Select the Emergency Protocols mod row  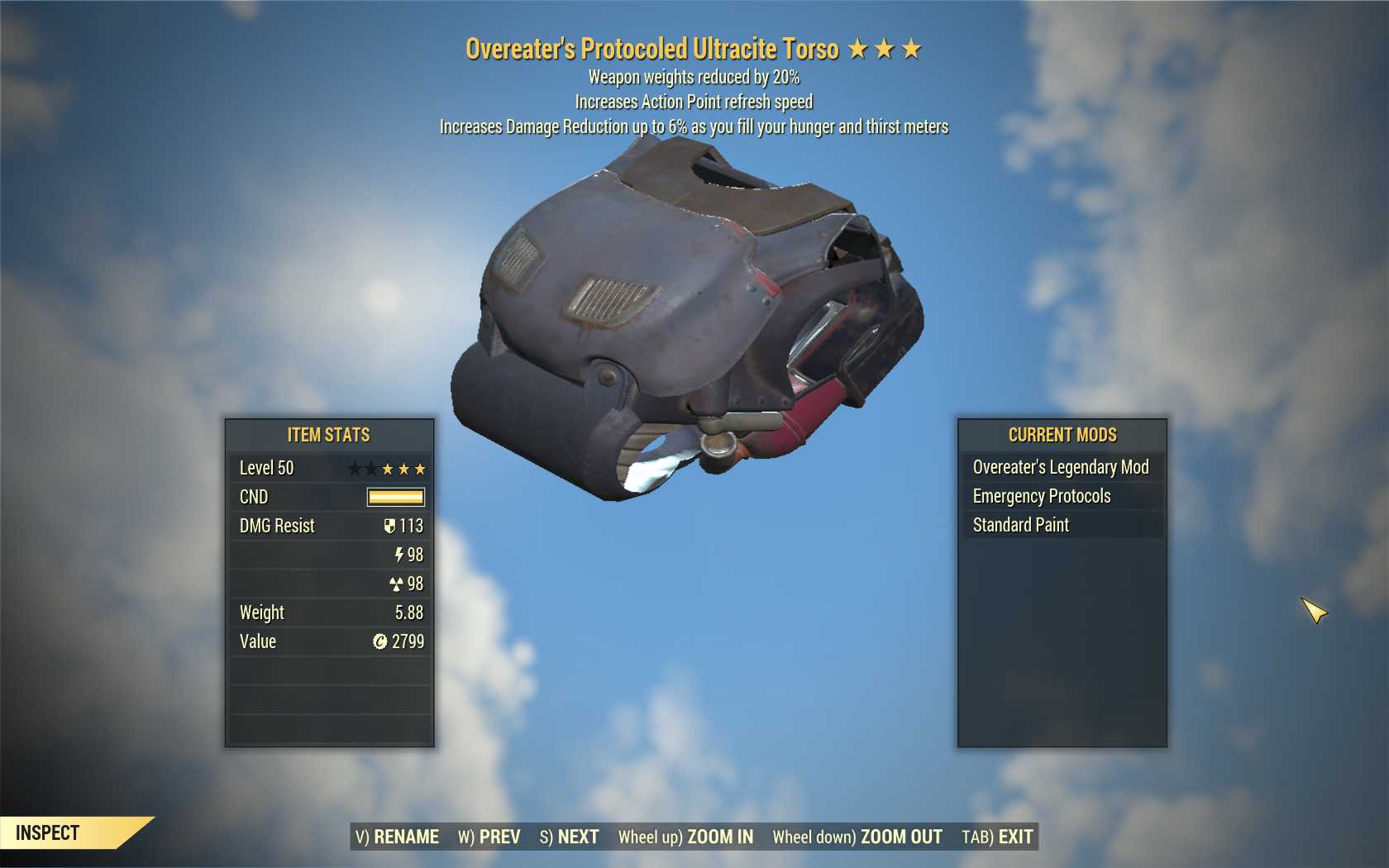1062,496
